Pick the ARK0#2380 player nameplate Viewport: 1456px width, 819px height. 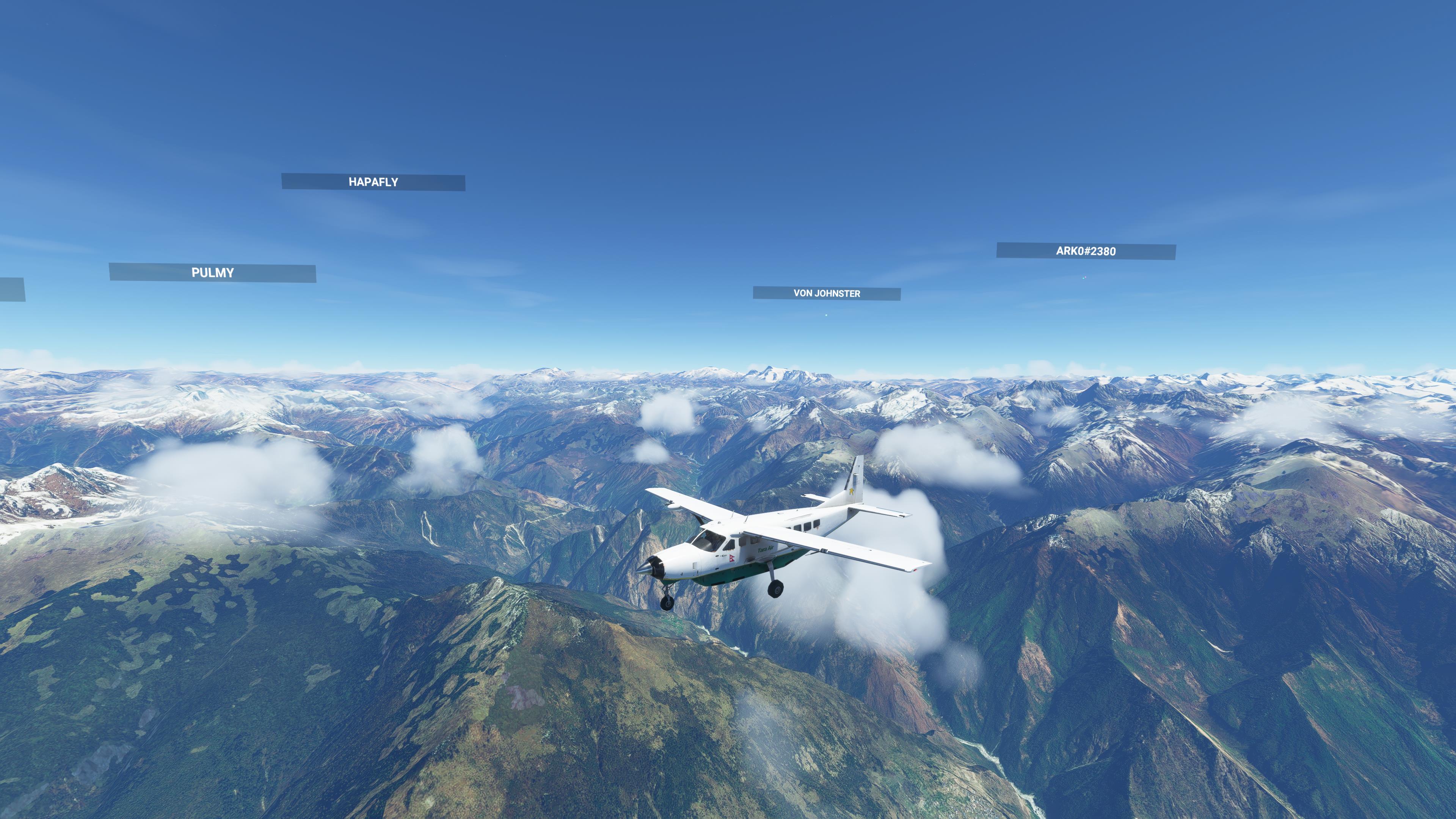1086,251
